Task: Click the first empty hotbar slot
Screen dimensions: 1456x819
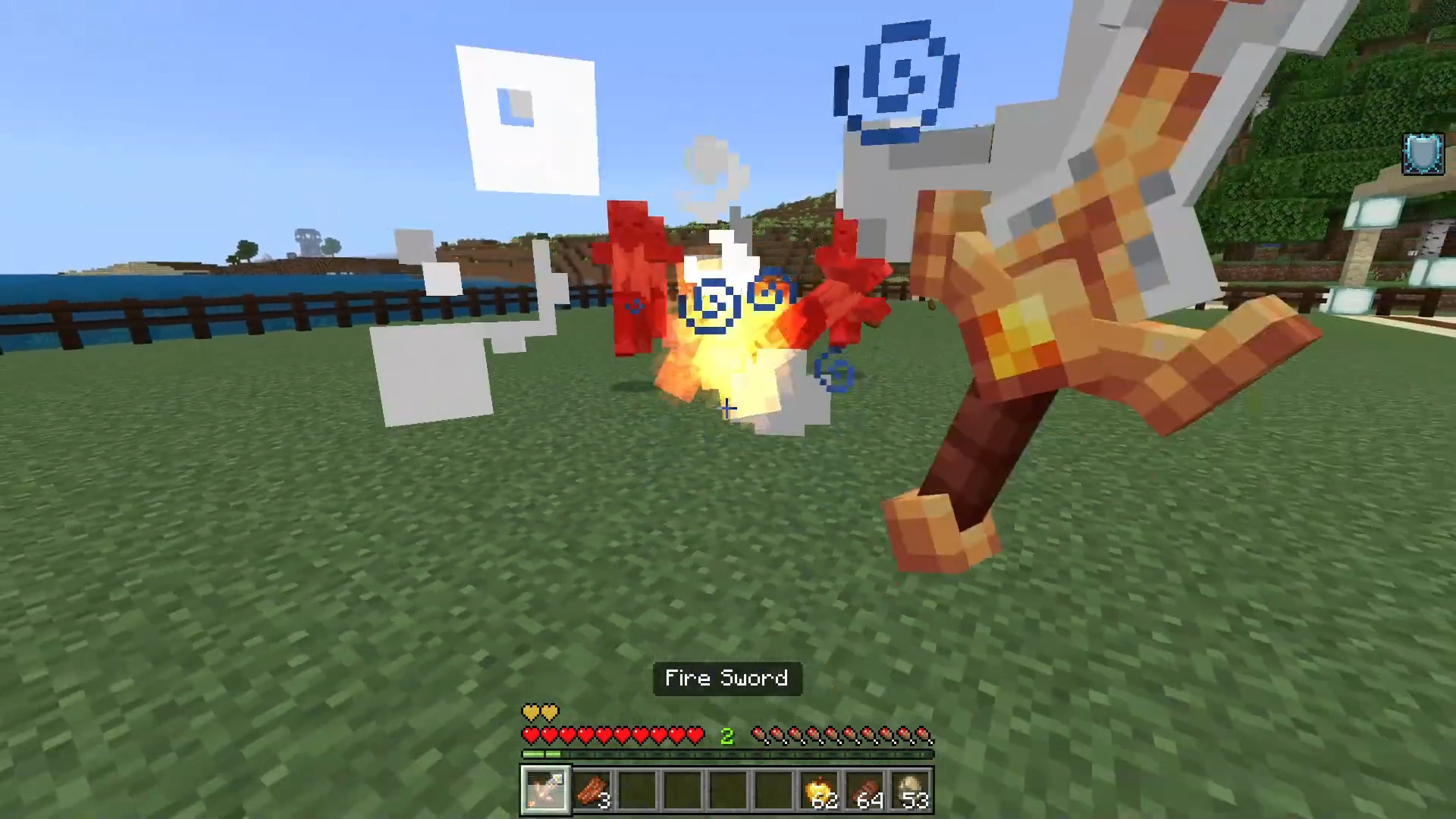Action: click(x=637, y=789)
